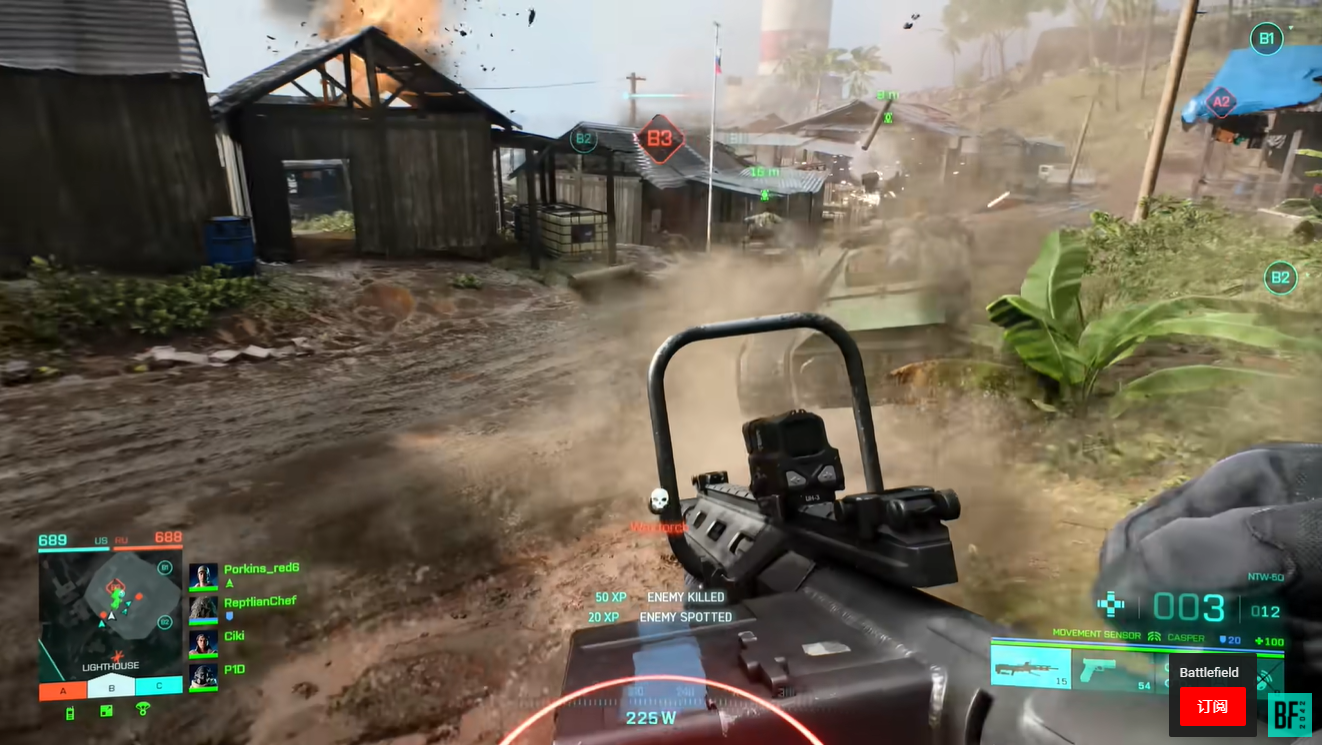Click the BF 2042 channel watermark
Screen dimensions: 1322x745
pyautogui.click(x=1289, y=715)
